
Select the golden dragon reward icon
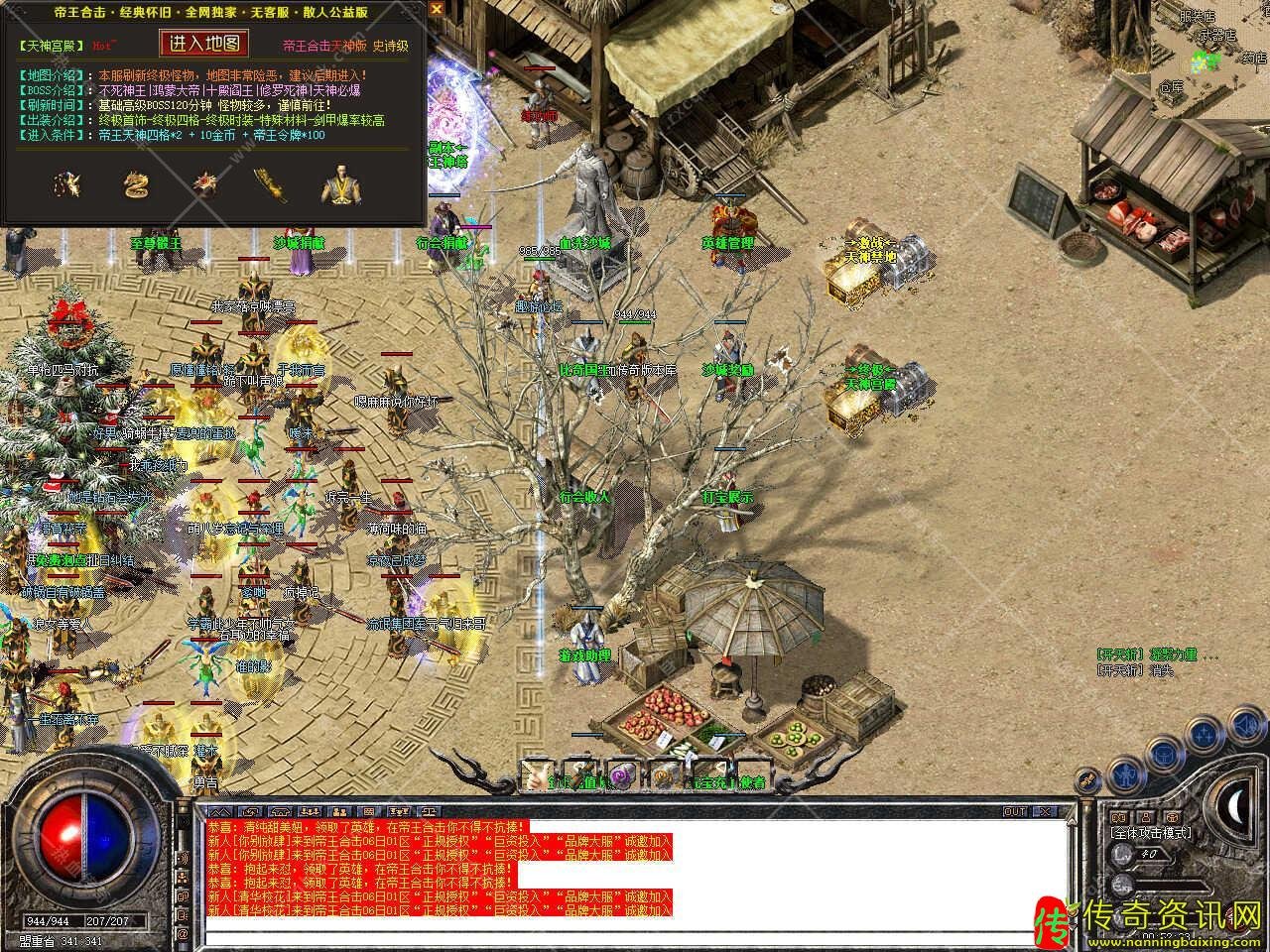point(135,185)
